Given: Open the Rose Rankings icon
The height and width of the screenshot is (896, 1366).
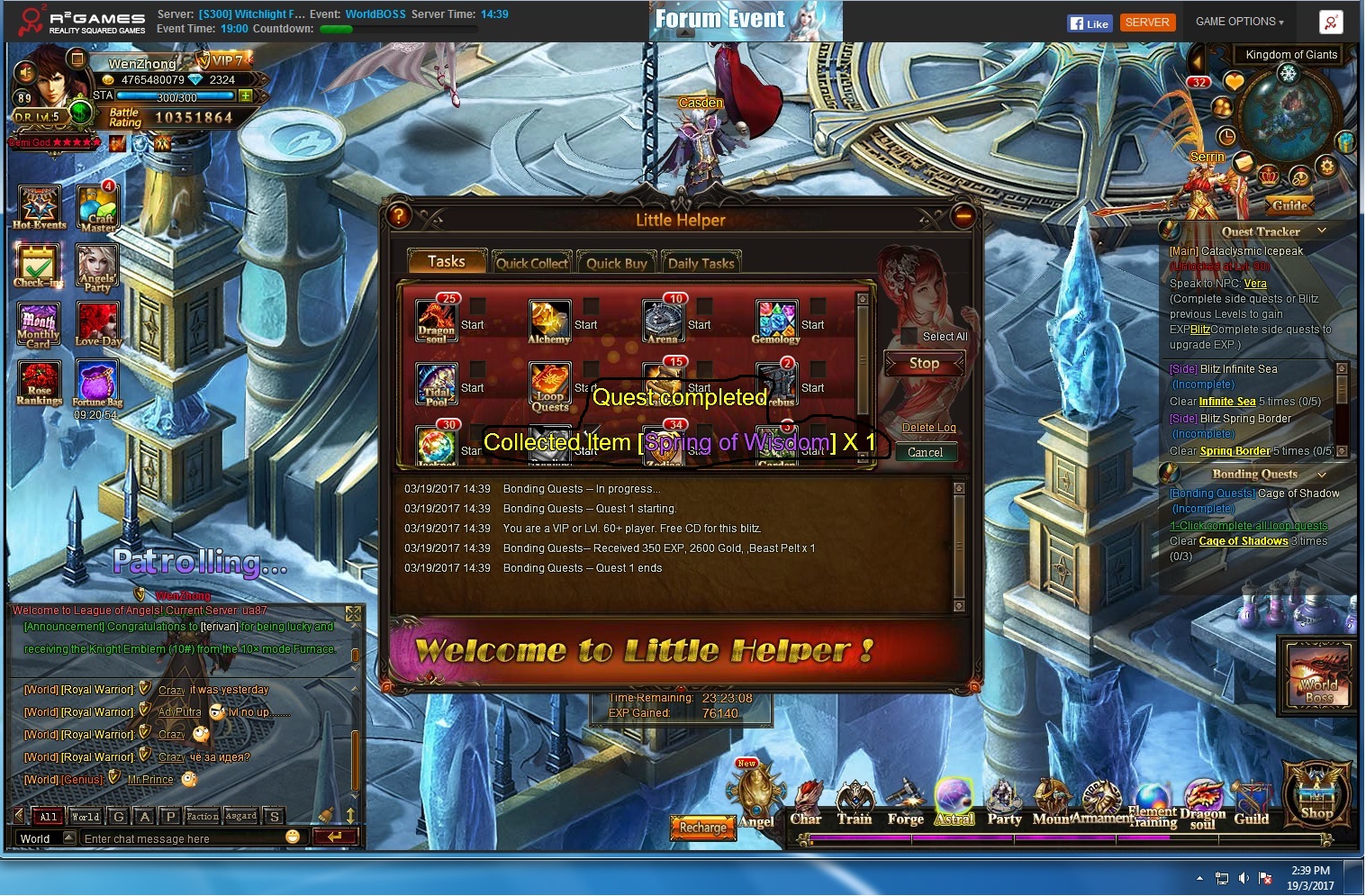Looking at the screenshot, I should pos(39,383).
